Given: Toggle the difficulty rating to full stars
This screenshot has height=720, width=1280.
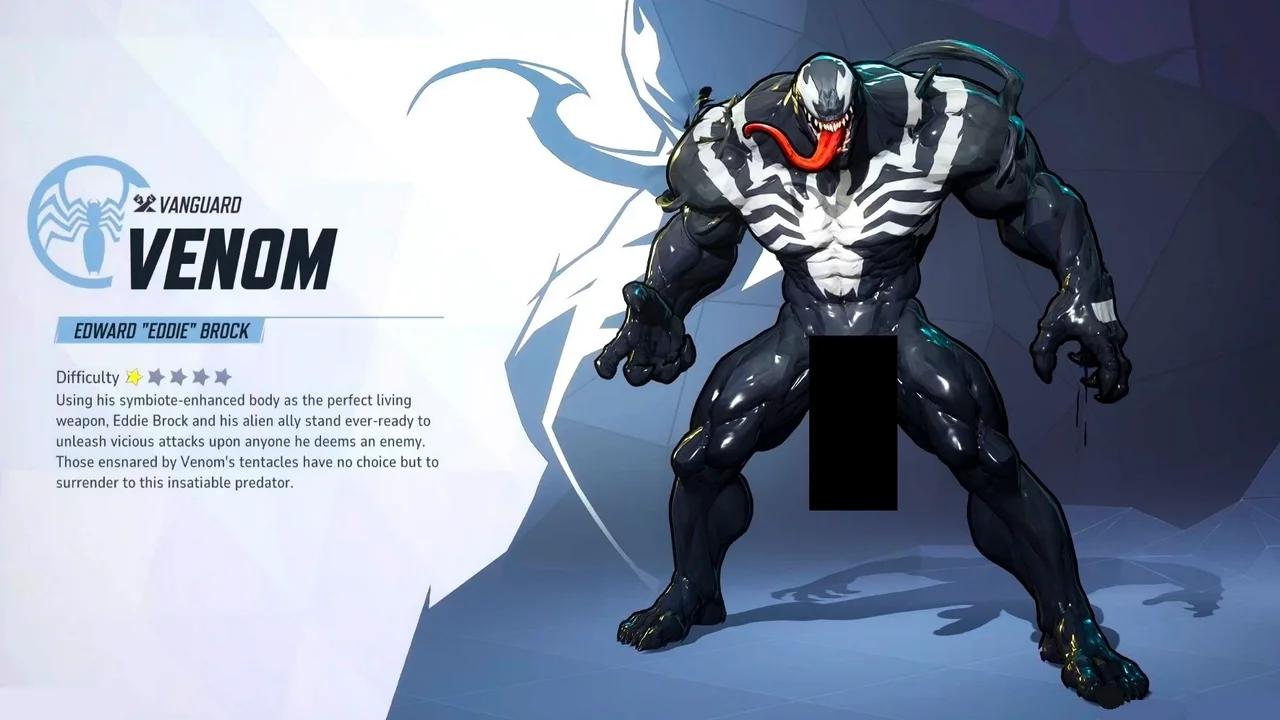Looking at the screenshot, I should coord(224,377).
